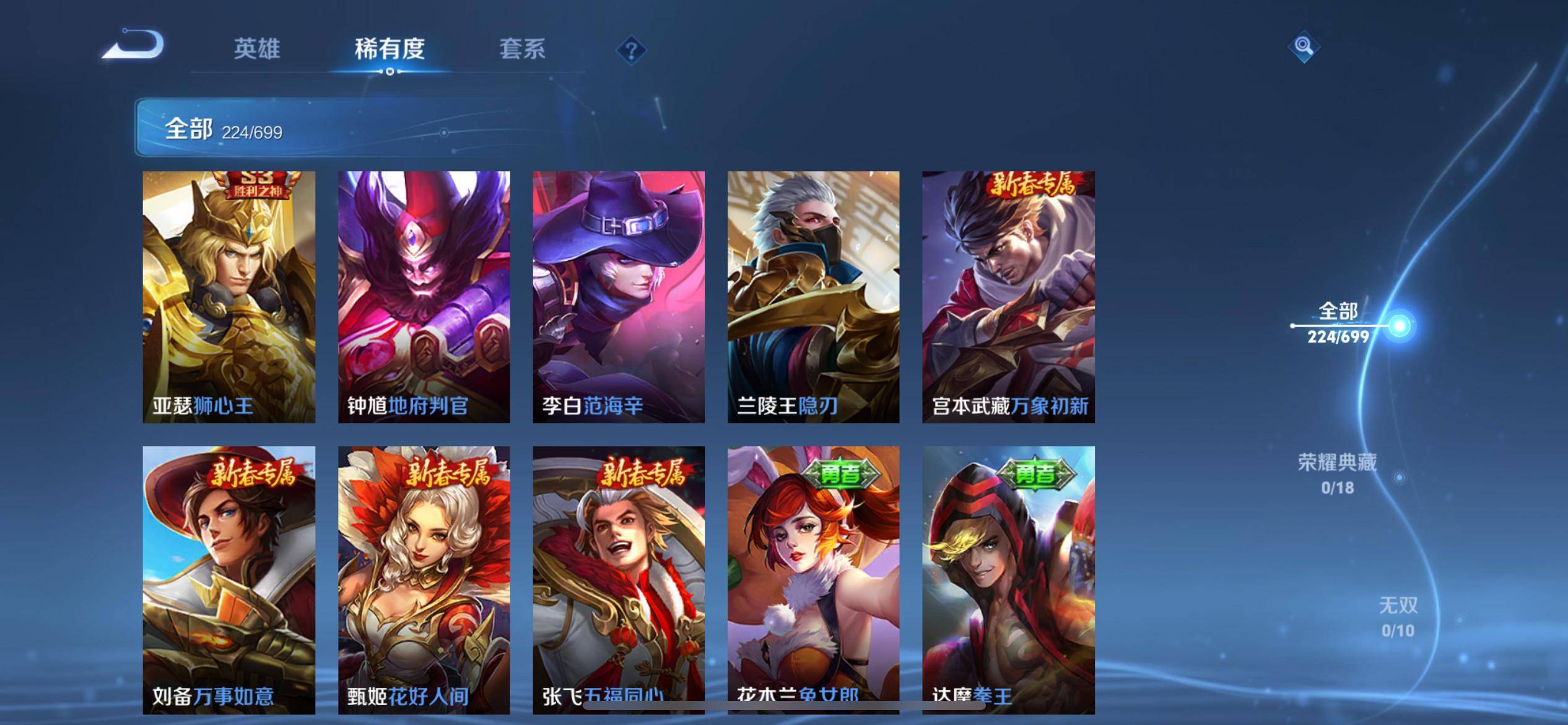The image size is (1568, 725).
Task: Select the 宫本武藏 万象初新 skin card
Action: point(1008,297)
